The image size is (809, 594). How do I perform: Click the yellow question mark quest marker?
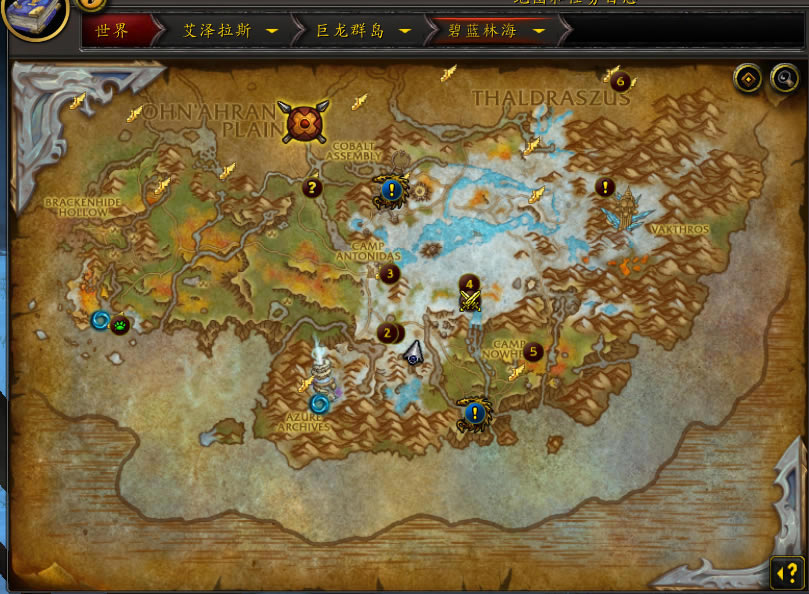click(312, 186)
